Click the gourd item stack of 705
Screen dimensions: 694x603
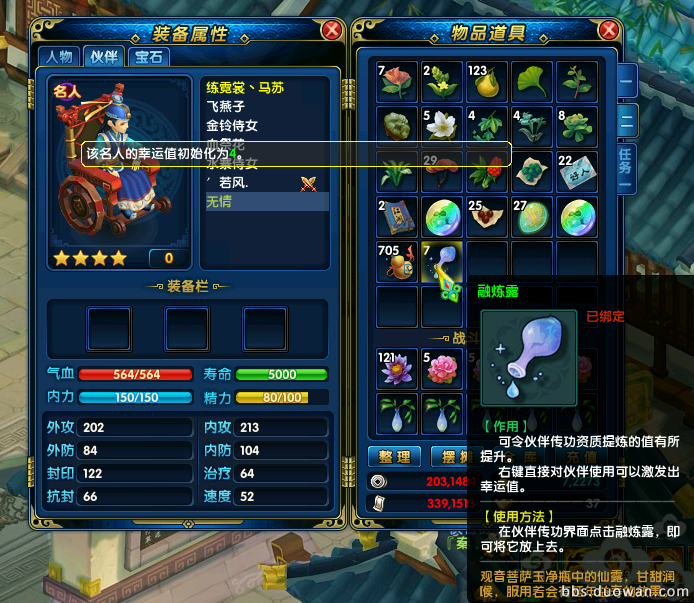(396, 262)
